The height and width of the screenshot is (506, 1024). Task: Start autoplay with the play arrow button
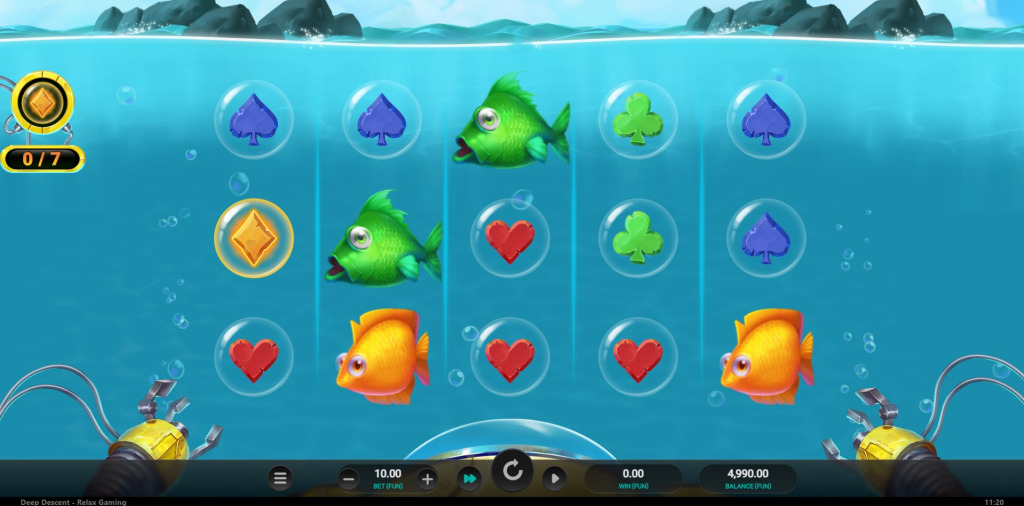pos(554,479)
